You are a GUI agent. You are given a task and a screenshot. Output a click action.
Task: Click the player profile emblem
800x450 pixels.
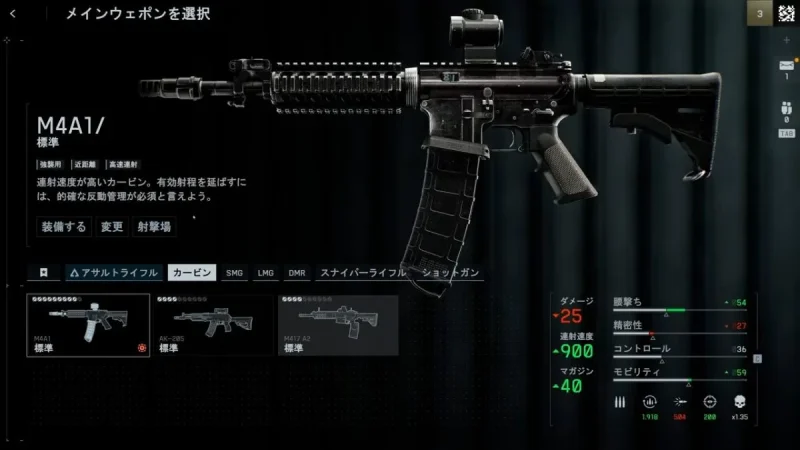click(x=786, y=14)
